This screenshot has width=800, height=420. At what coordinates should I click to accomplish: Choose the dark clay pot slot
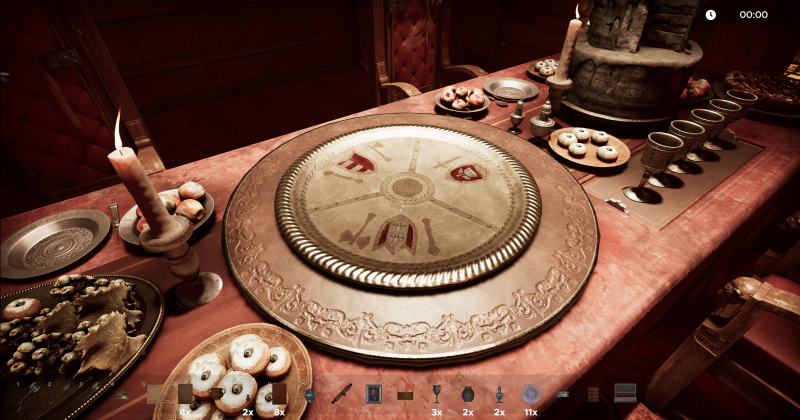click(x=467, y=393)
